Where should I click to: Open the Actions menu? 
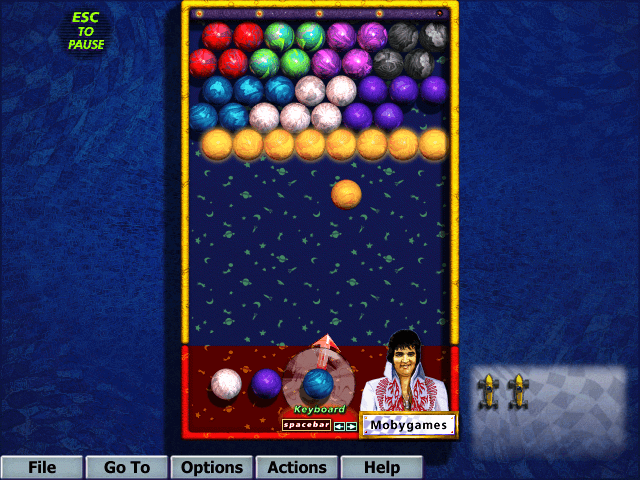click(297, 467)
